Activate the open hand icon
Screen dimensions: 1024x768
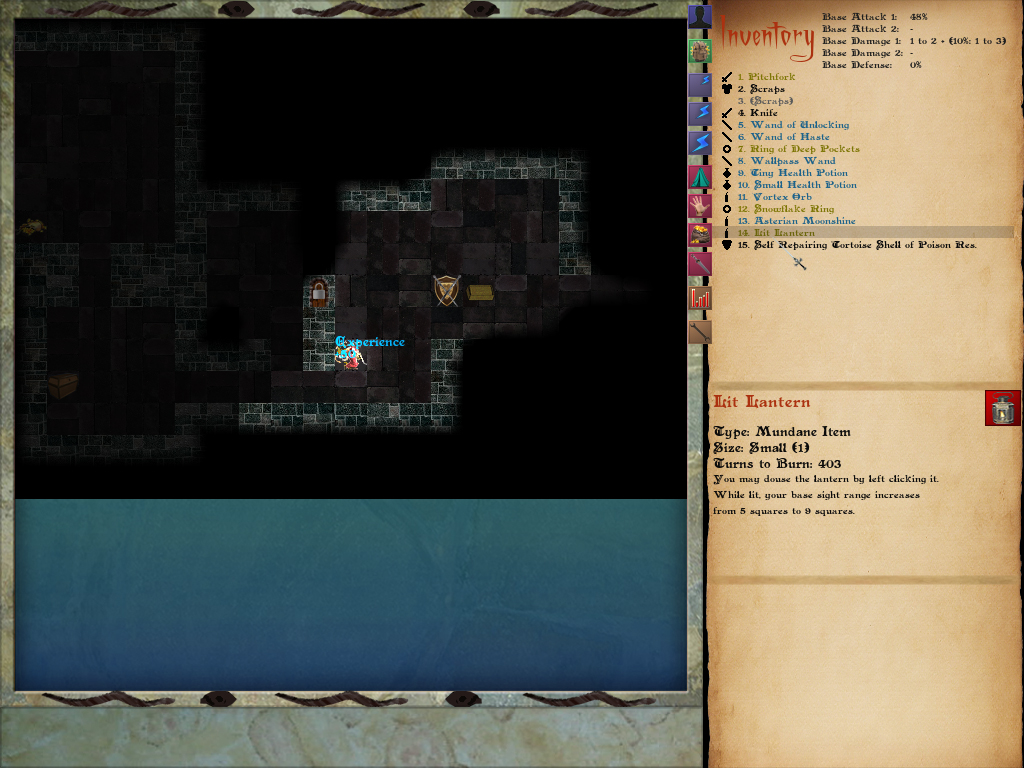[x=700, y=206]
